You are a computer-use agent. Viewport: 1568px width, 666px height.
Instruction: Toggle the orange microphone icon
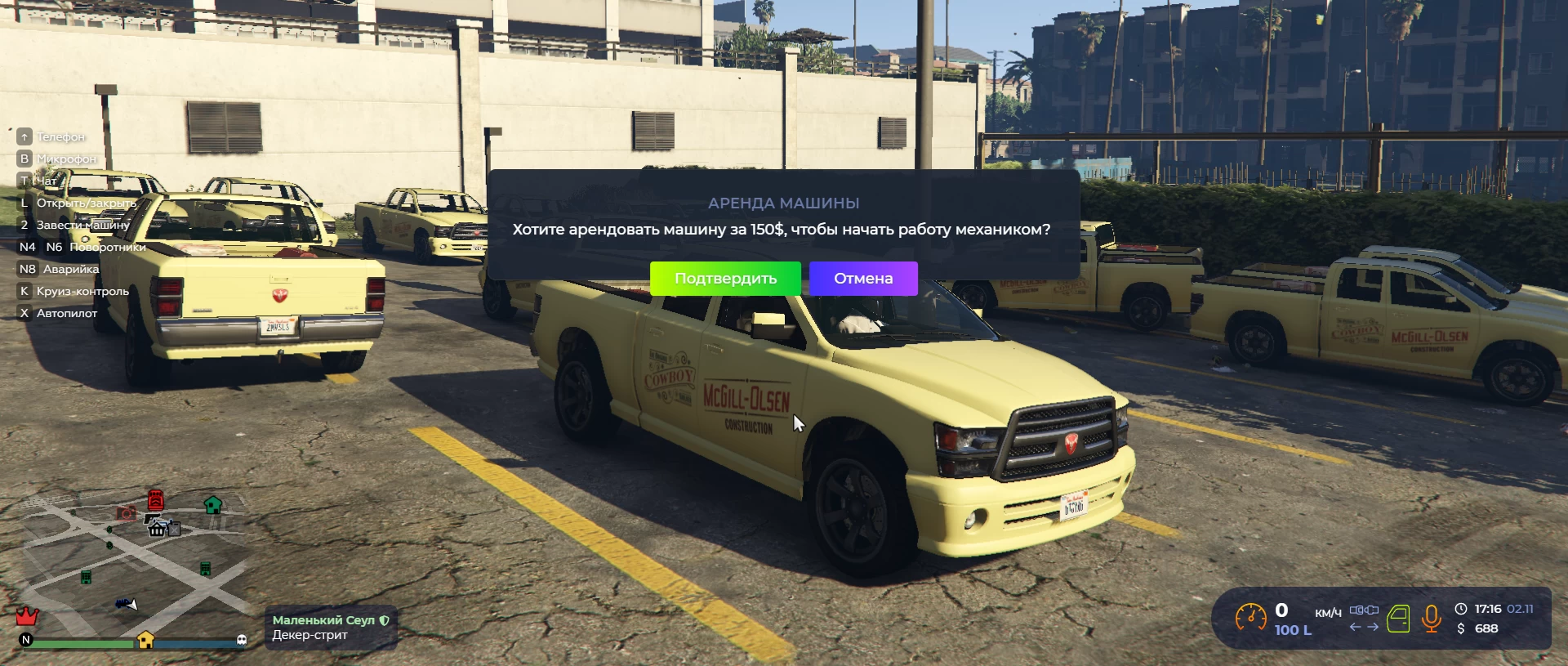click(1431, 619)
